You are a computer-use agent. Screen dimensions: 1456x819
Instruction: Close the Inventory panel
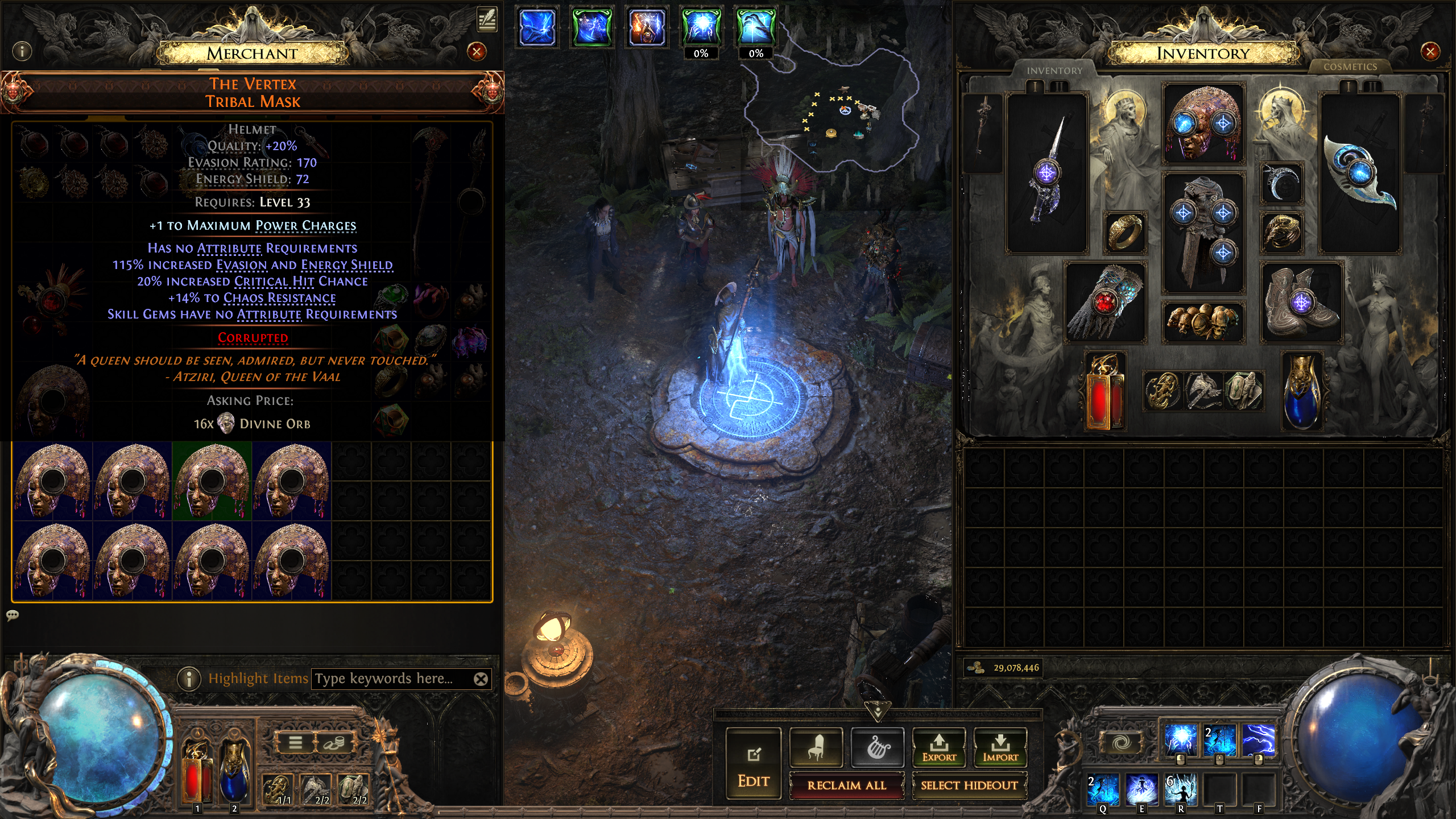(1430, 52)
